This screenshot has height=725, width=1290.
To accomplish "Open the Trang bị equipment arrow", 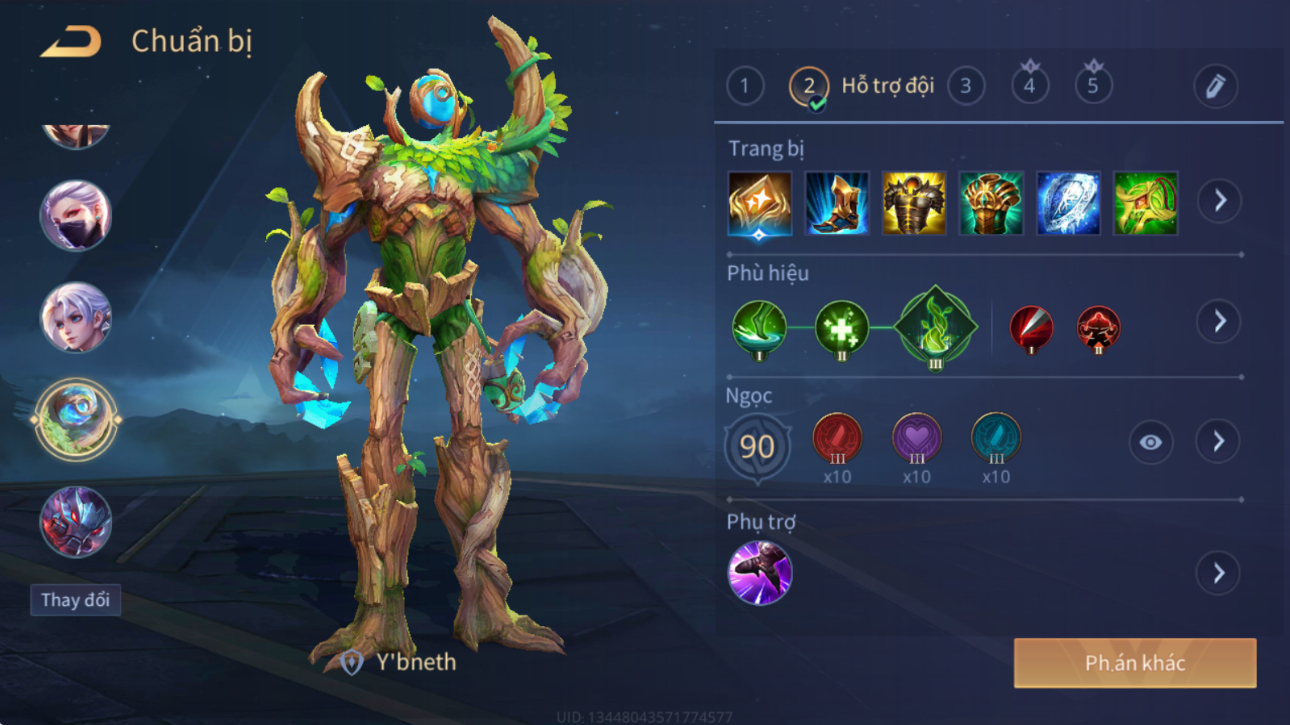I will (x=1219, y=201).
